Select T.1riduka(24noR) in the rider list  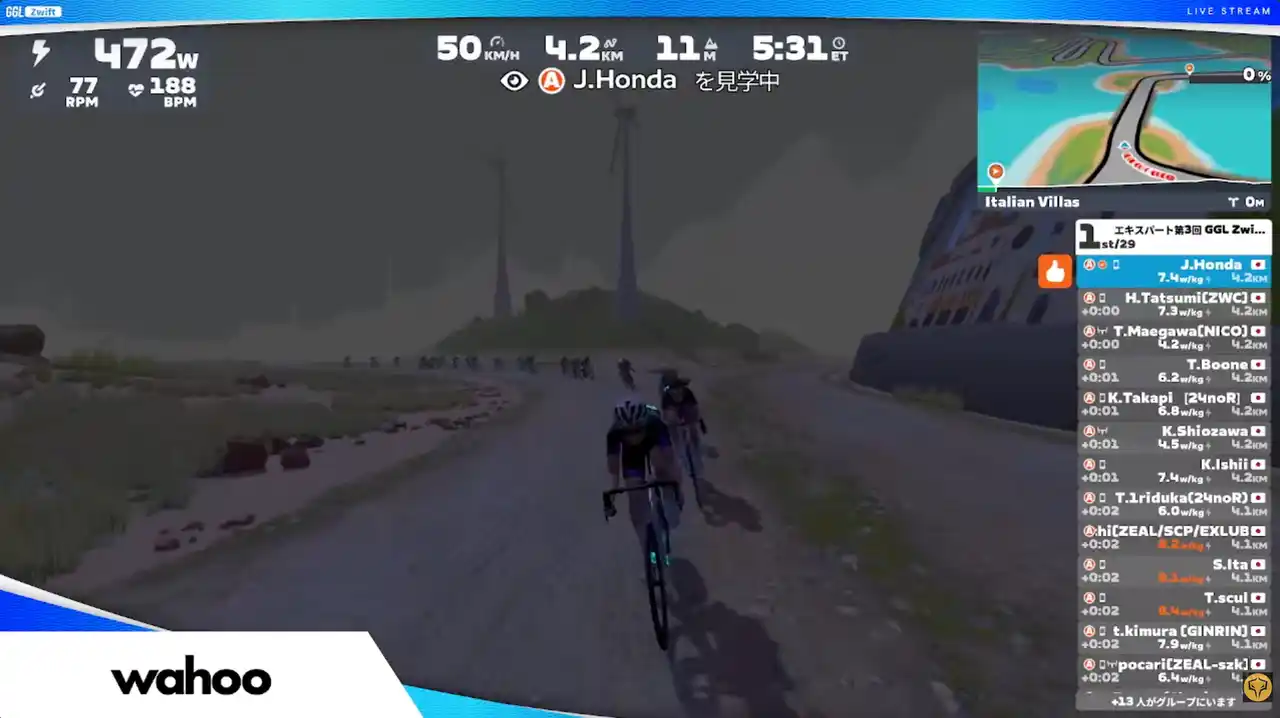(1174, 504)
